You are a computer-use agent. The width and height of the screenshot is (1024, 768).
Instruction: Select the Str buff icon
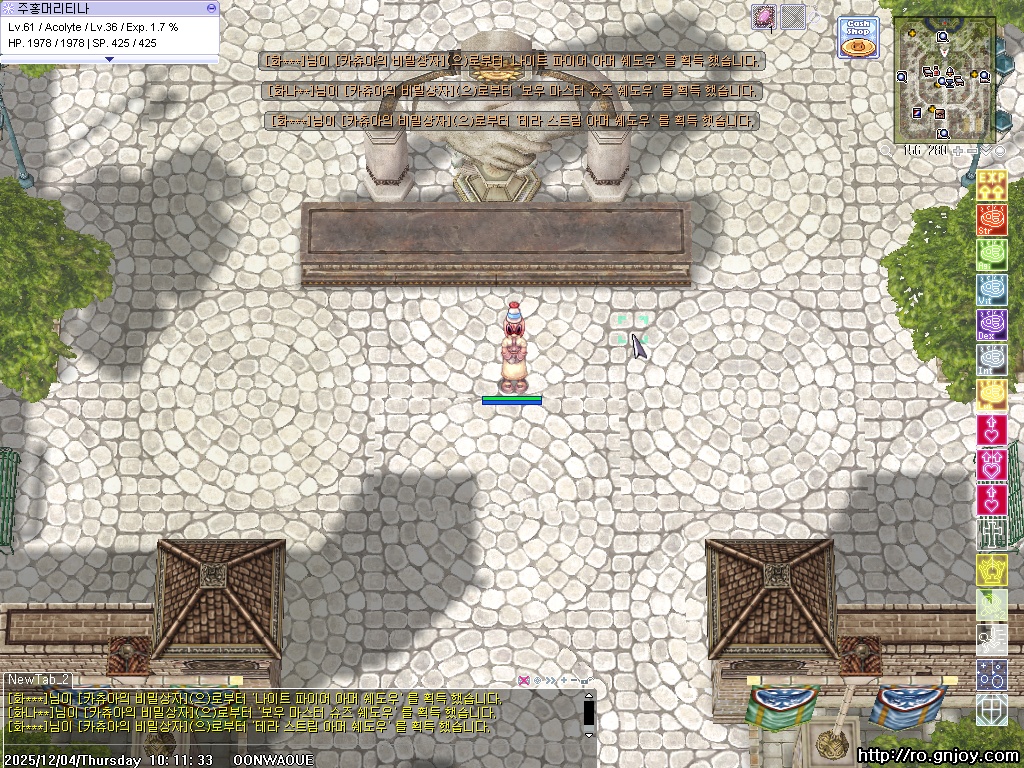pos(991,219)
